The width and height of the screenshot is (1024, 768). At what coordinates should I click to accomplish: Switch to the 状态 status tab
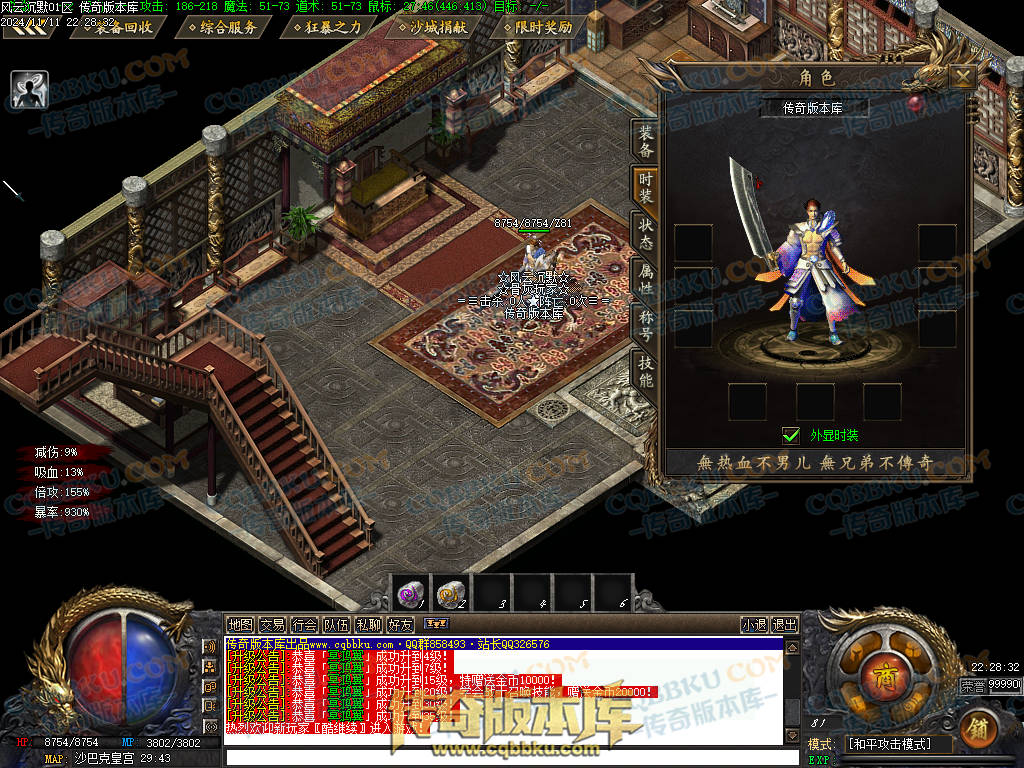click(x=646, y=235)
